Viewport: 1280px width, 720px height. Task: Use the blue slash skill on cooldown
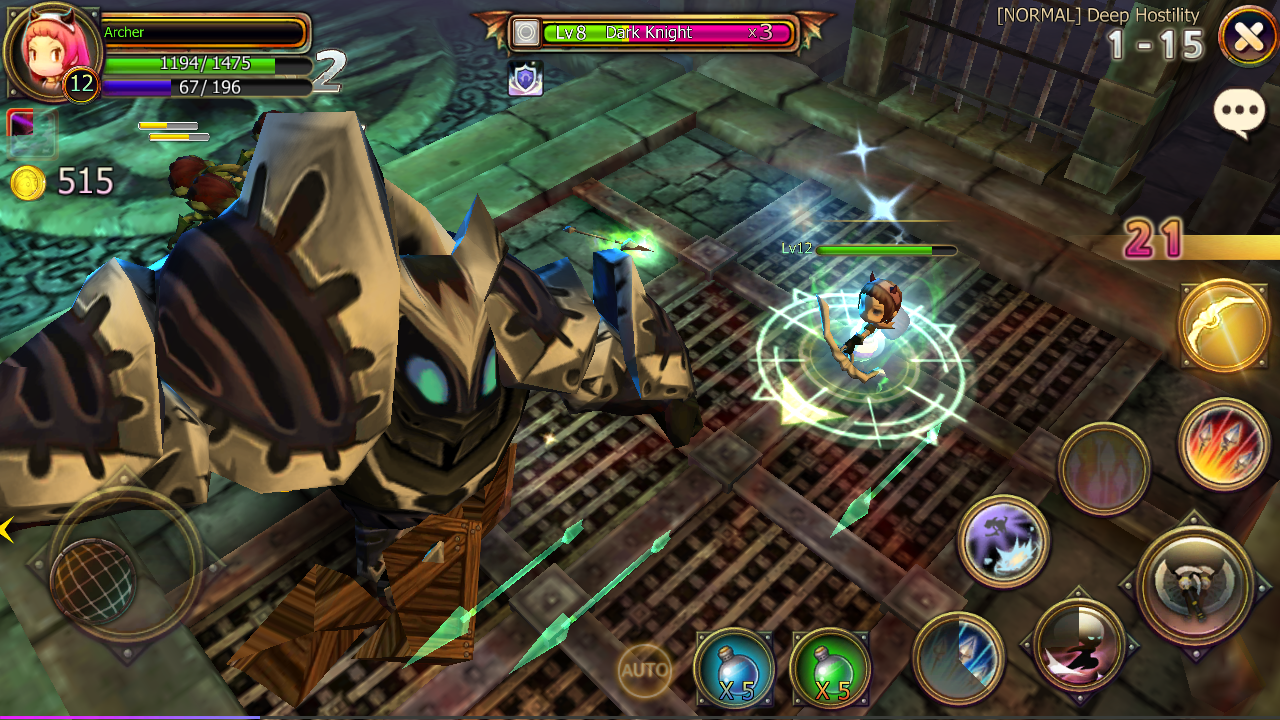[x=958, y=659]
